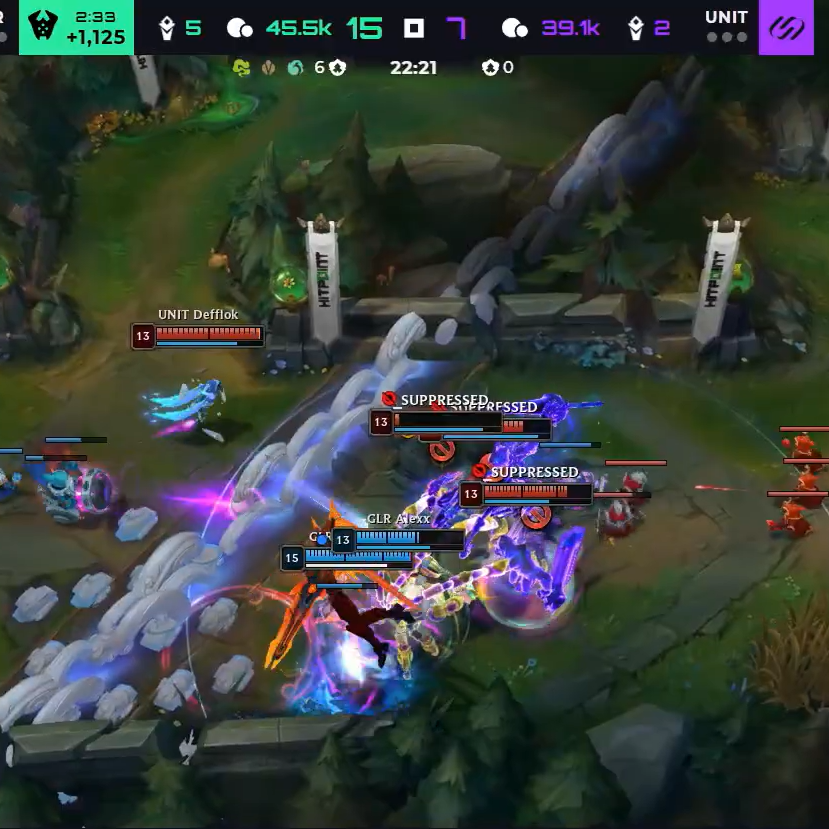This screenshot has height=829, width=829.
Task: Select the white square icon between kill scores
Action: [414, 28]
